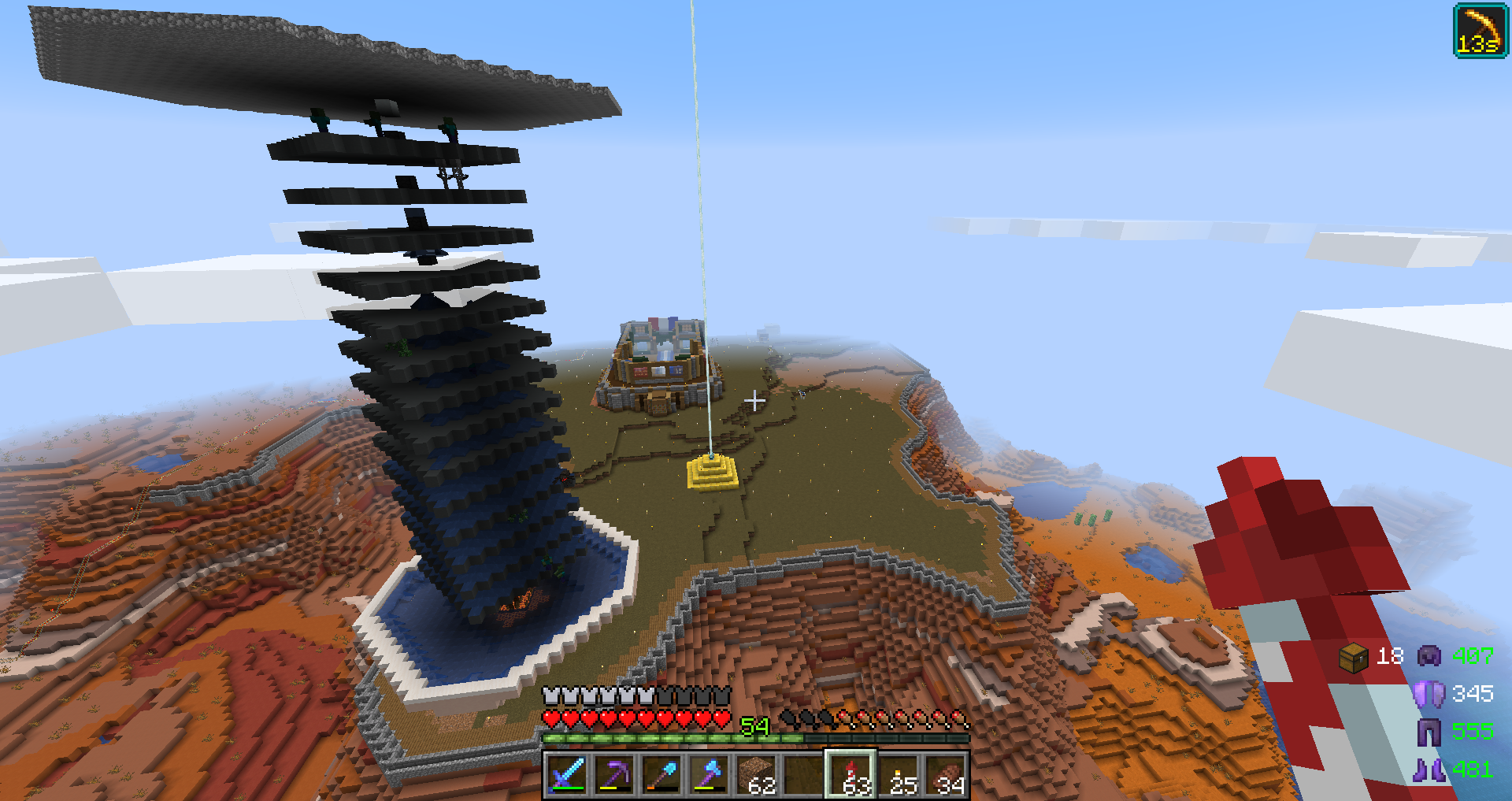Pick the dirt block stack of 62
The height and width of the screenshot is (801, 1512).
point(757,774)
